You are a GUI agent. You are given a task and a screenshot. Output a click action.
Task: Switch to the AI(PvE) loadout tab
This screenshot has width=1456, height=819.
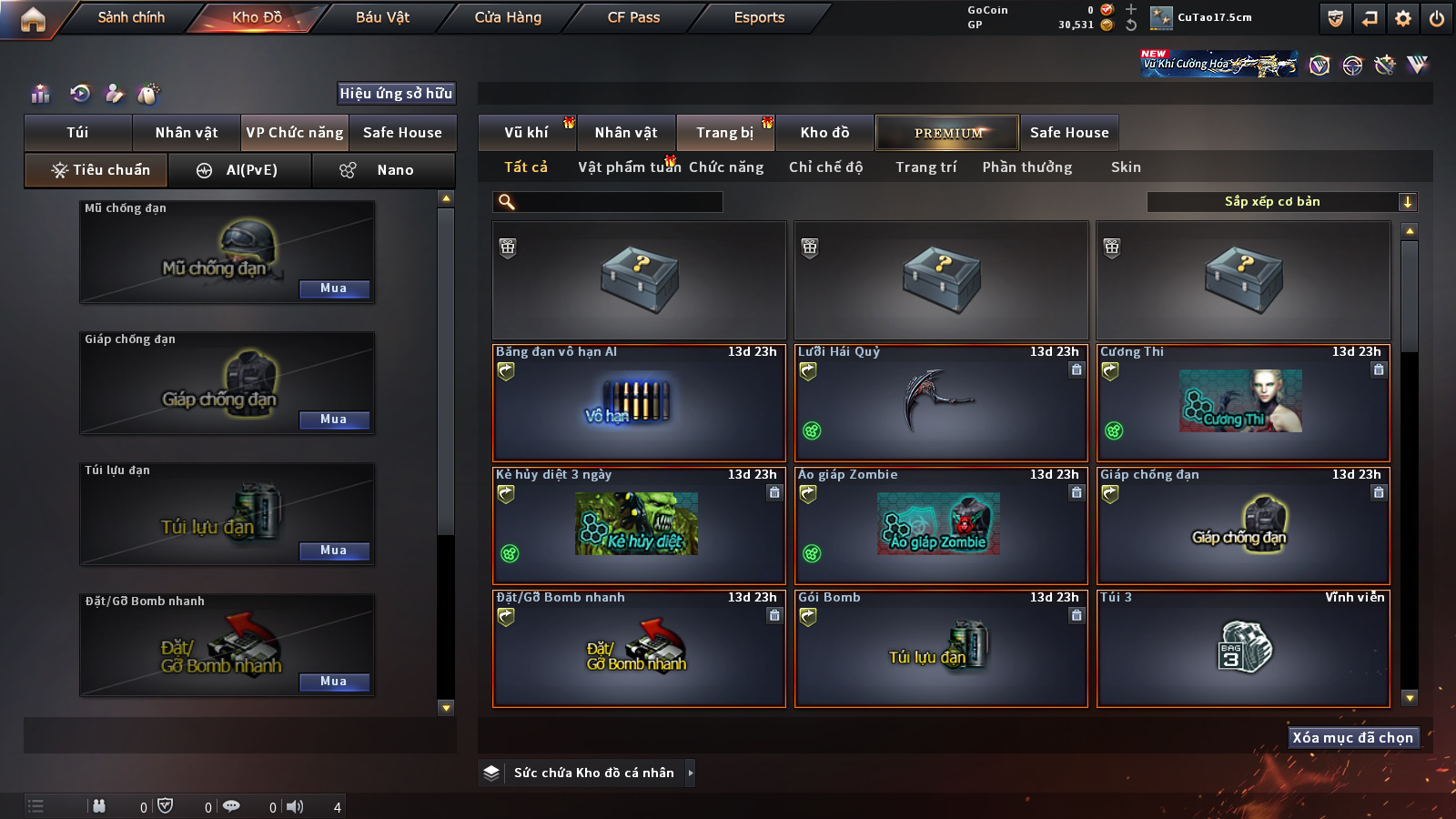click(x=240, y=170)
